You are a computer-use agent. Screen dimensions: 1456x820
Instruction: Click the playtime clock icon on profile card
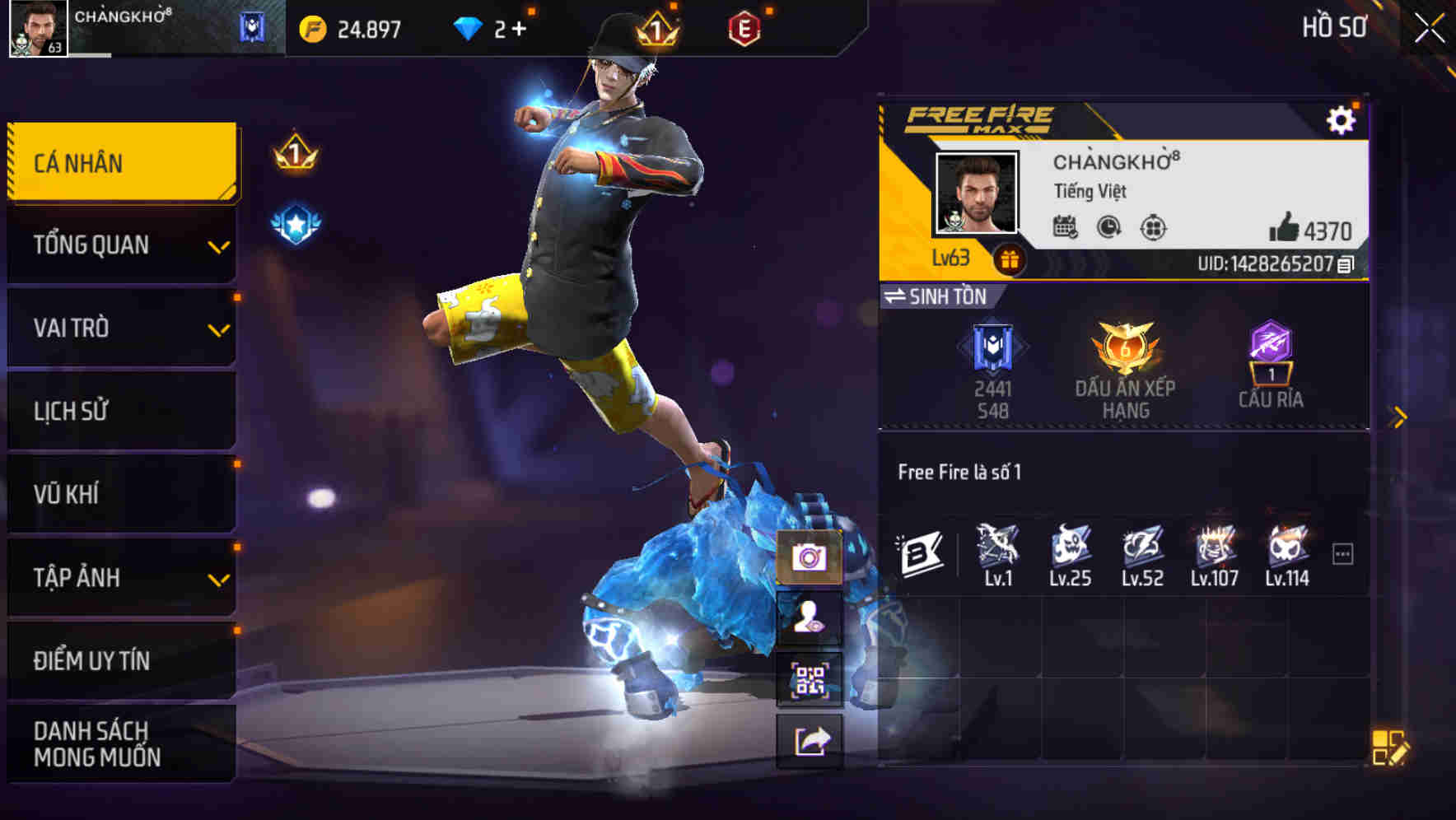[1107, 230]
